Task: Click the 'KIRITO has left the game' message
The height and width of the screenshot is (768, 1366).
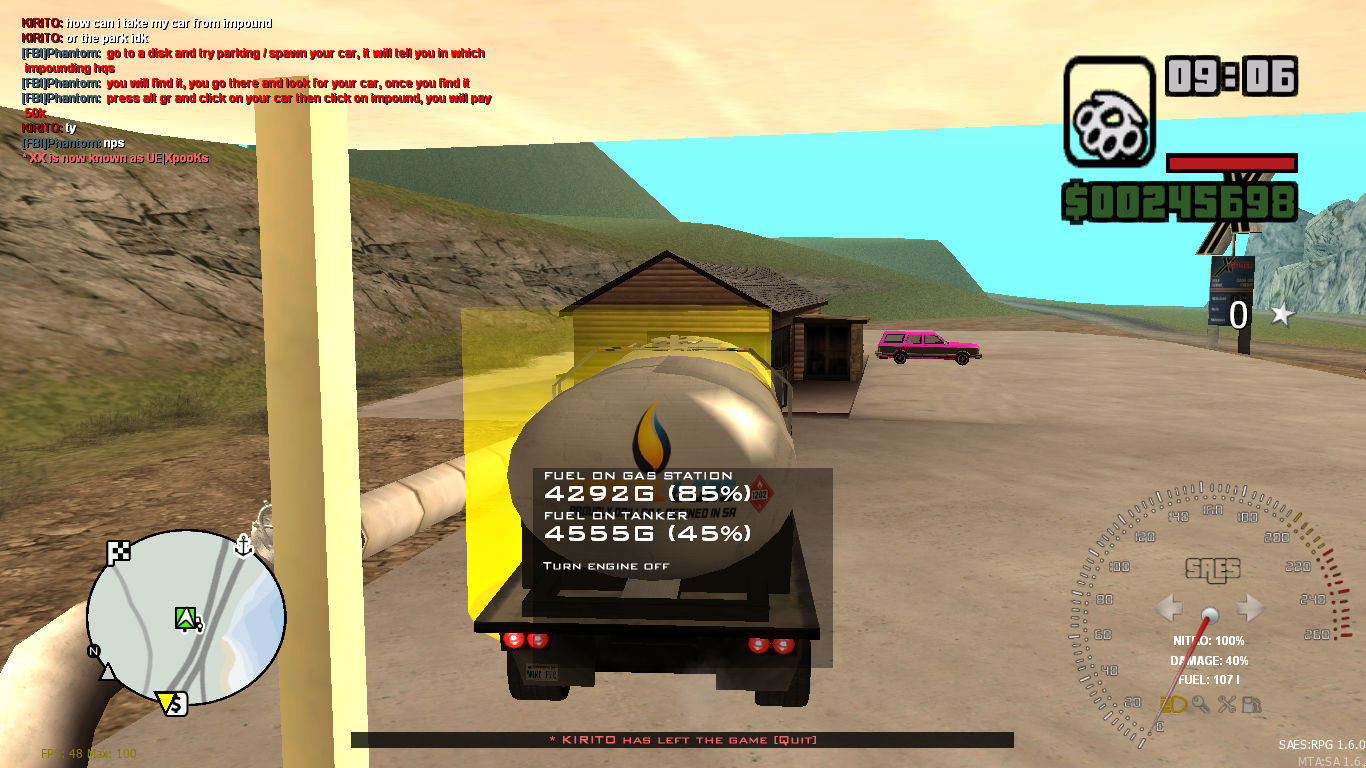Action: point(684,740)
